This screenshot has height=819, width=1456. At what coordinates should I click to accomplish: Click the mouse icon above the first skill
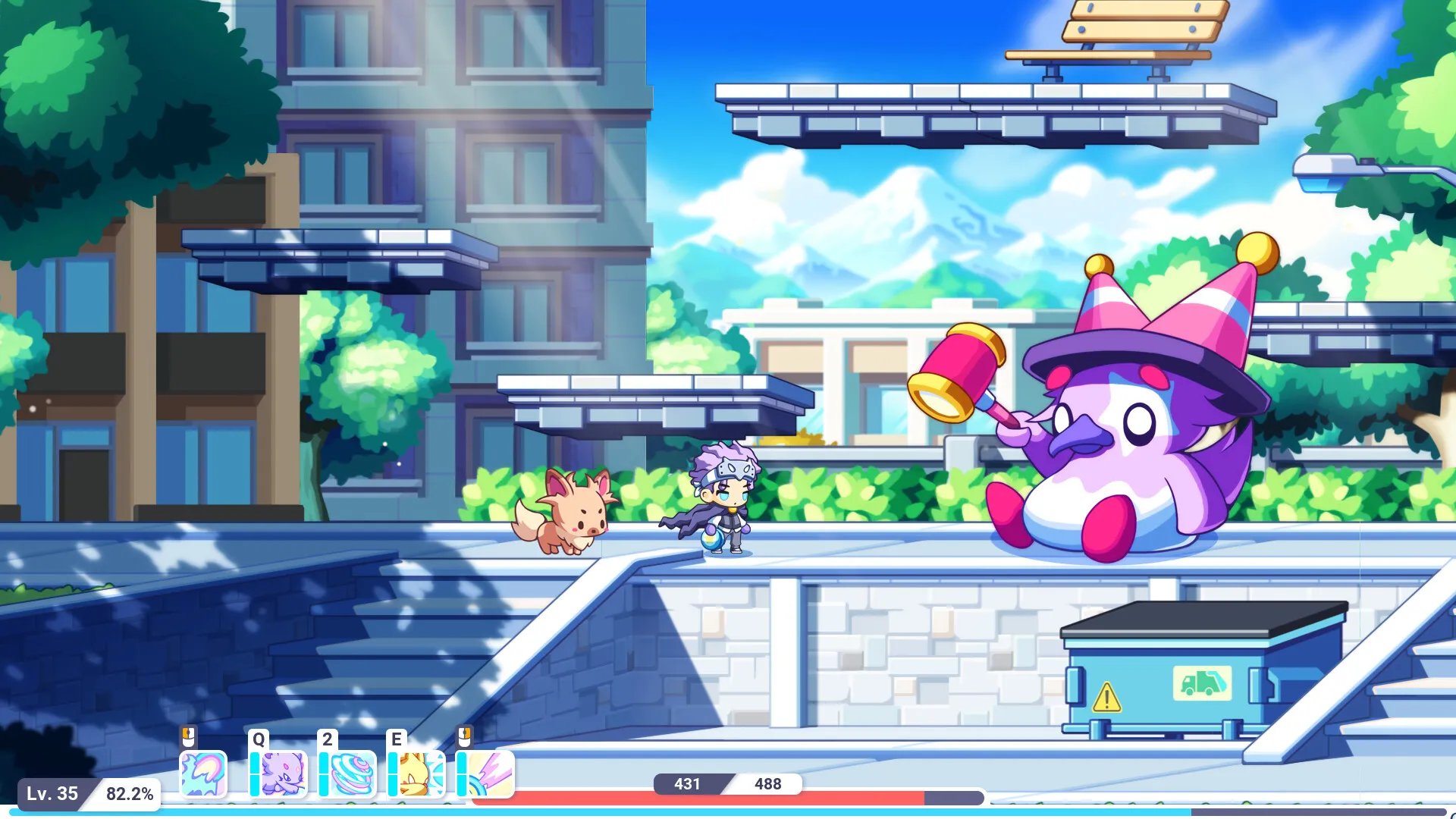(x=189, y=737)
